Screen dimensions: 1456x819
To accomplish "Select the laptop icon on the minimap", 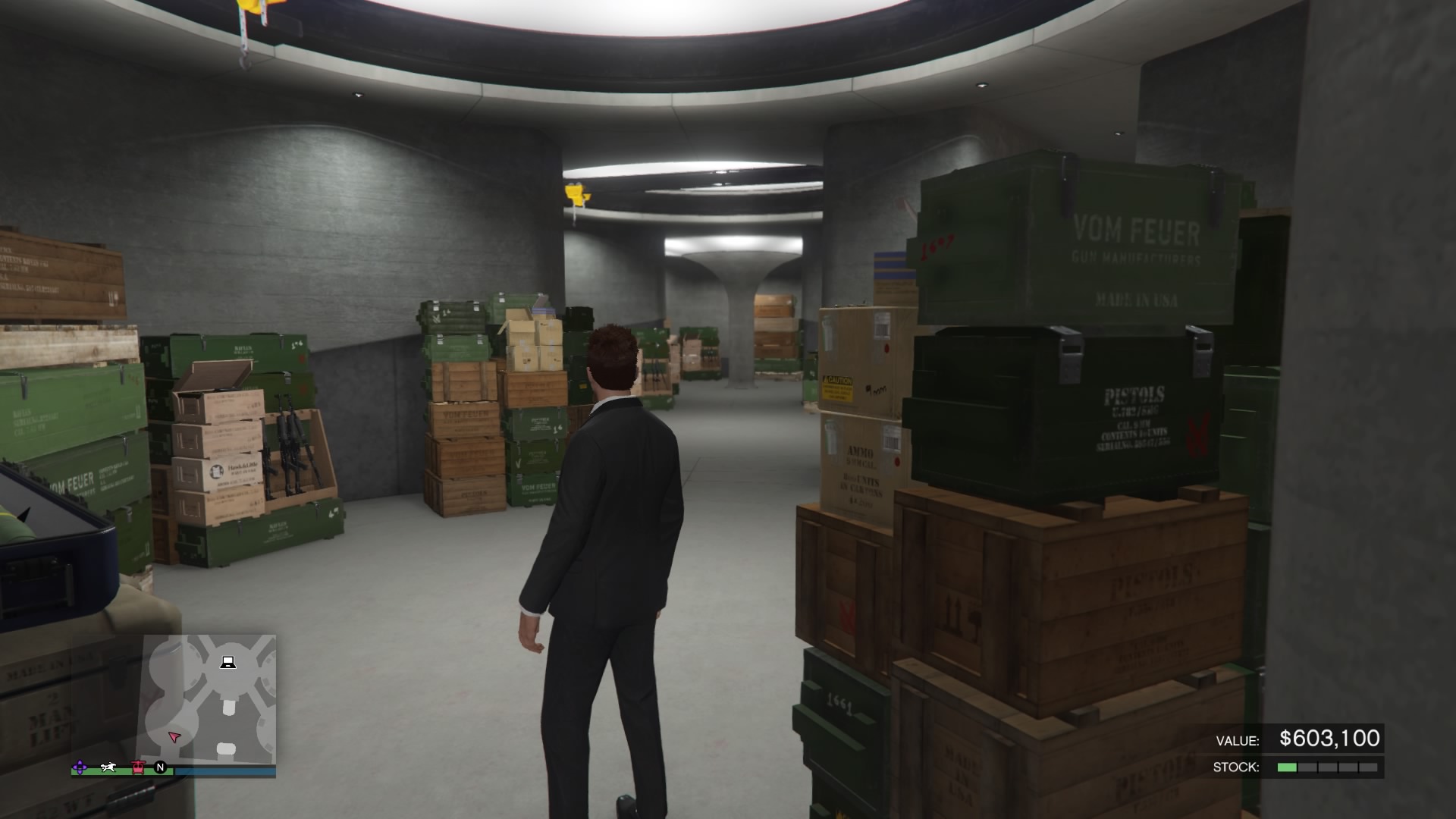I will coord(228,662).
